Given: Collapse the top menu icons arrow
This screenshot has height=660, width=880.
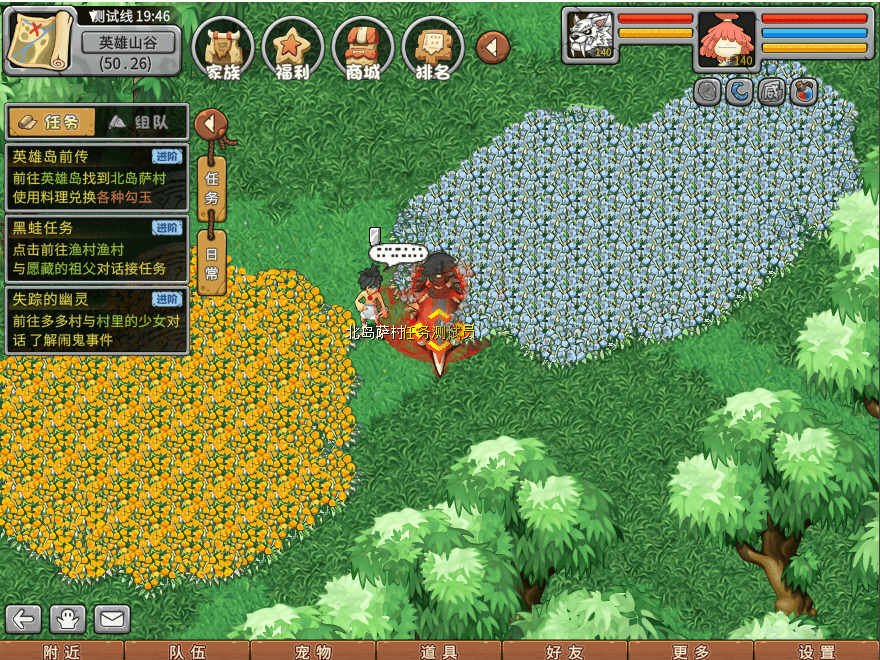Looking at the screenshot, I should 493,47.
